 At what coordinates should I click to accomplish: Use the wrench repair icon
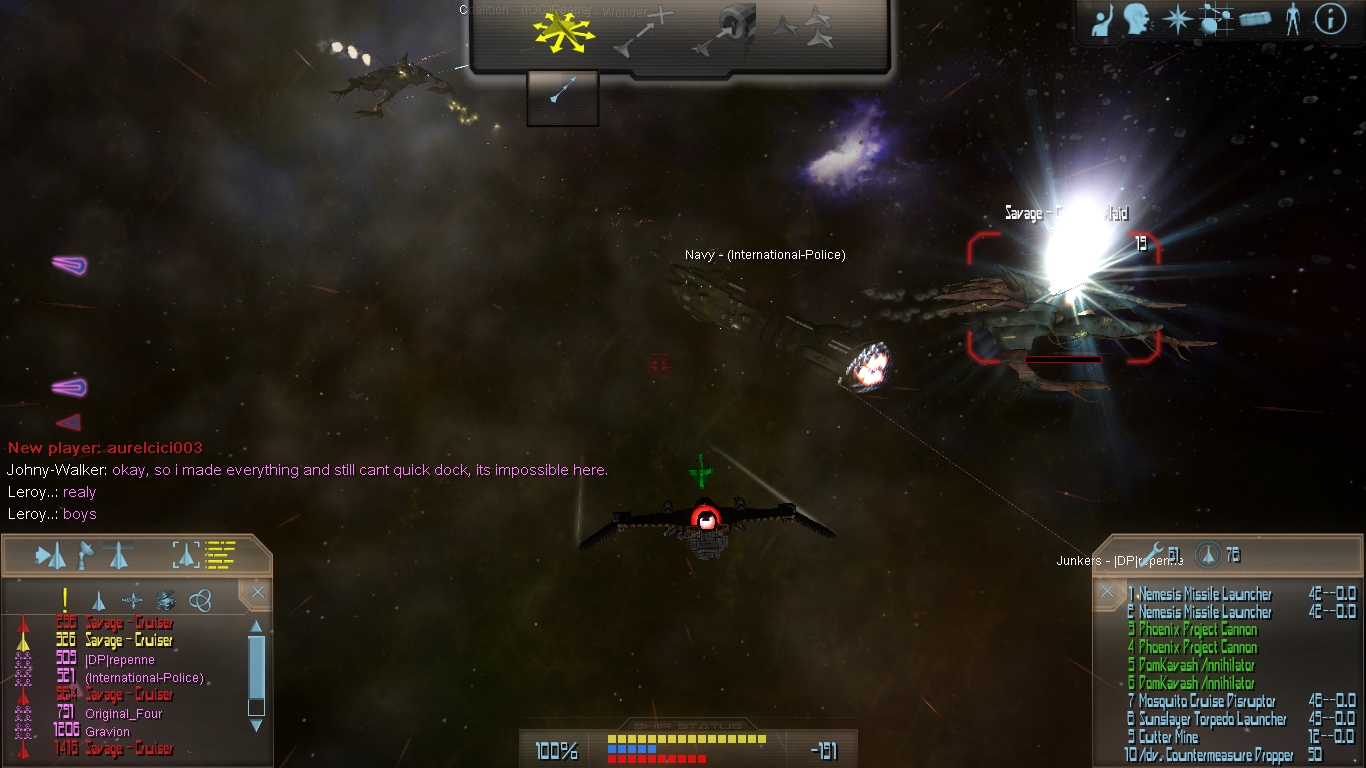click(x=1153, y=553)
